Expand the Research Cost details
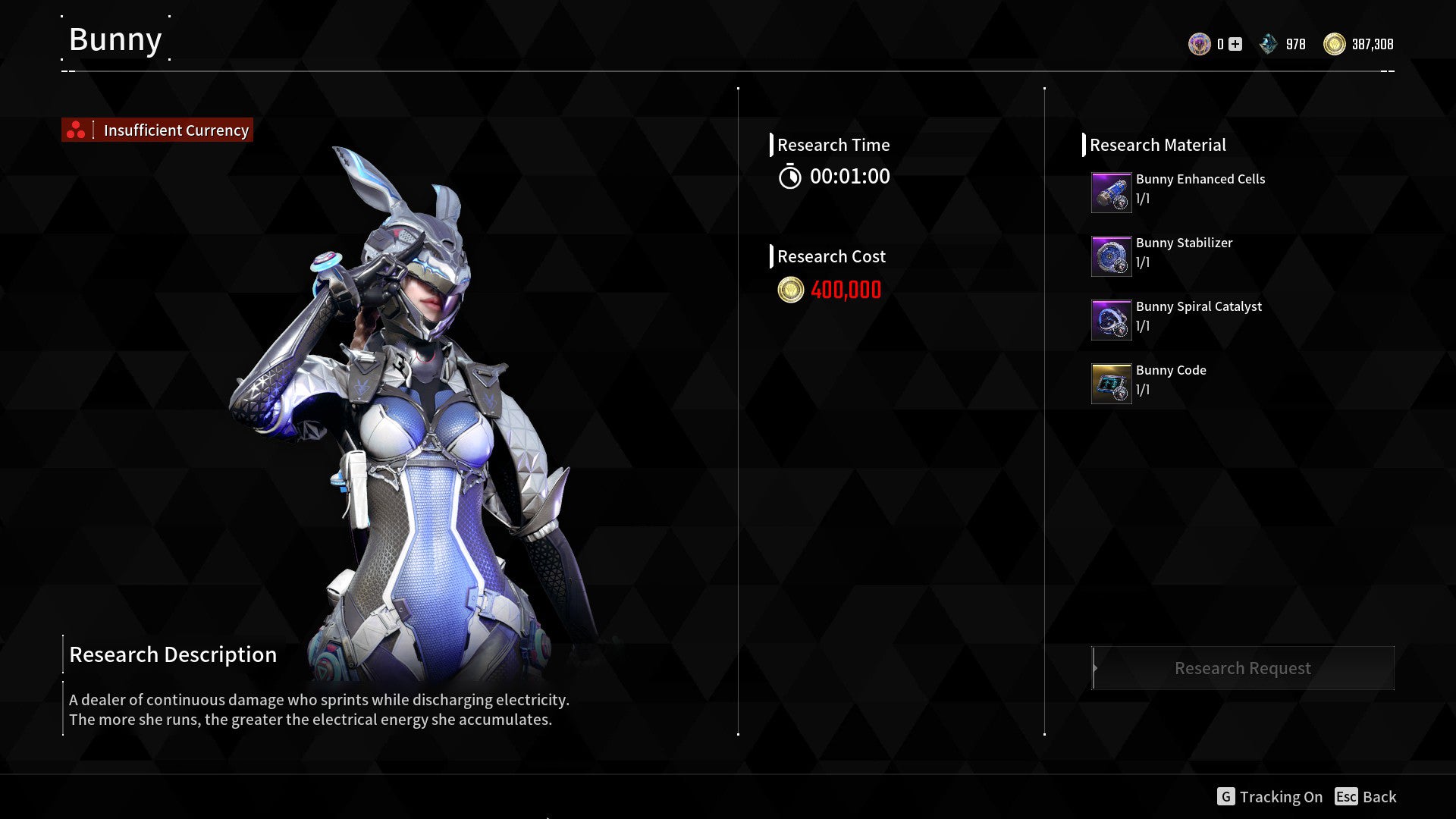Image resolution: width=1456 pixels, height=819 pixels. (x=831, y=256)
